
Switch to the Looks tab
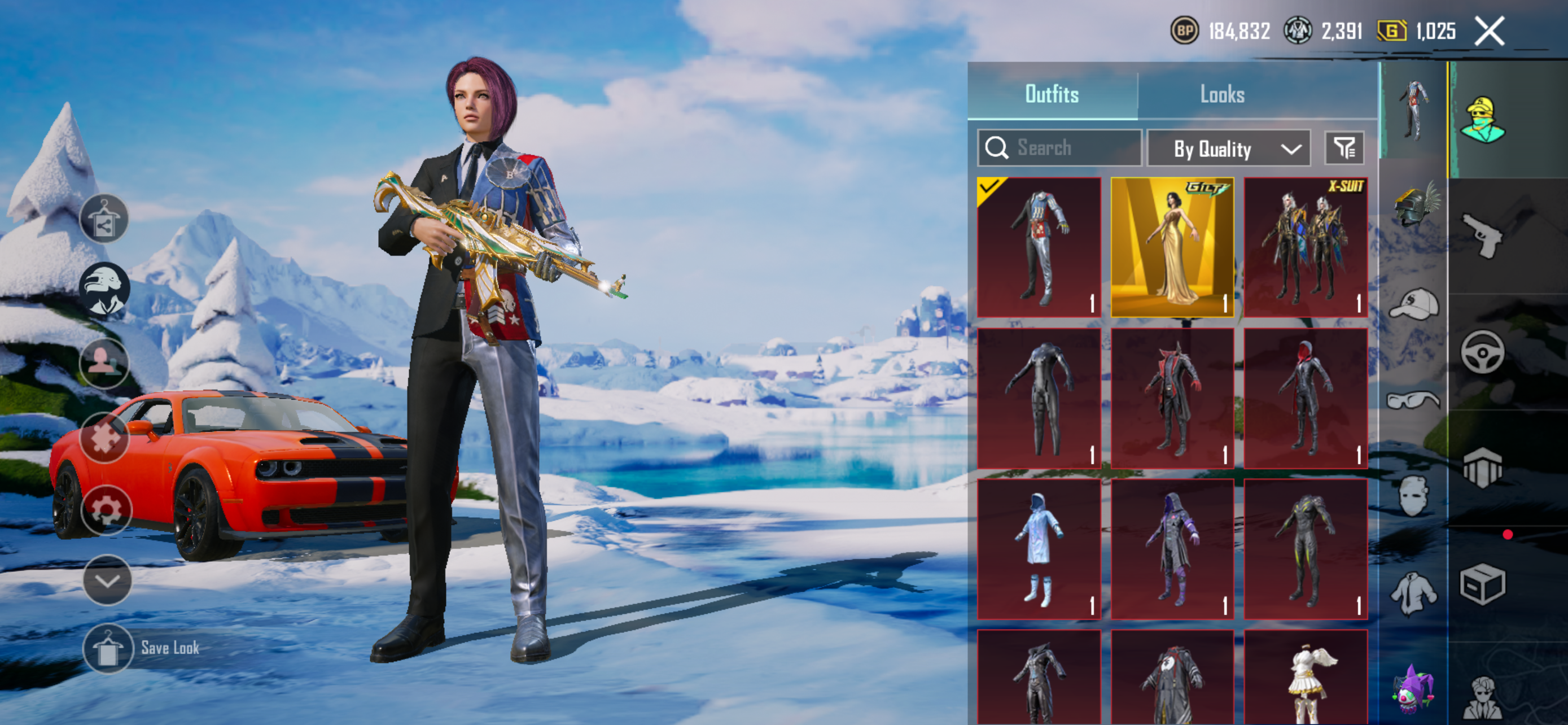pos(1221,94)
